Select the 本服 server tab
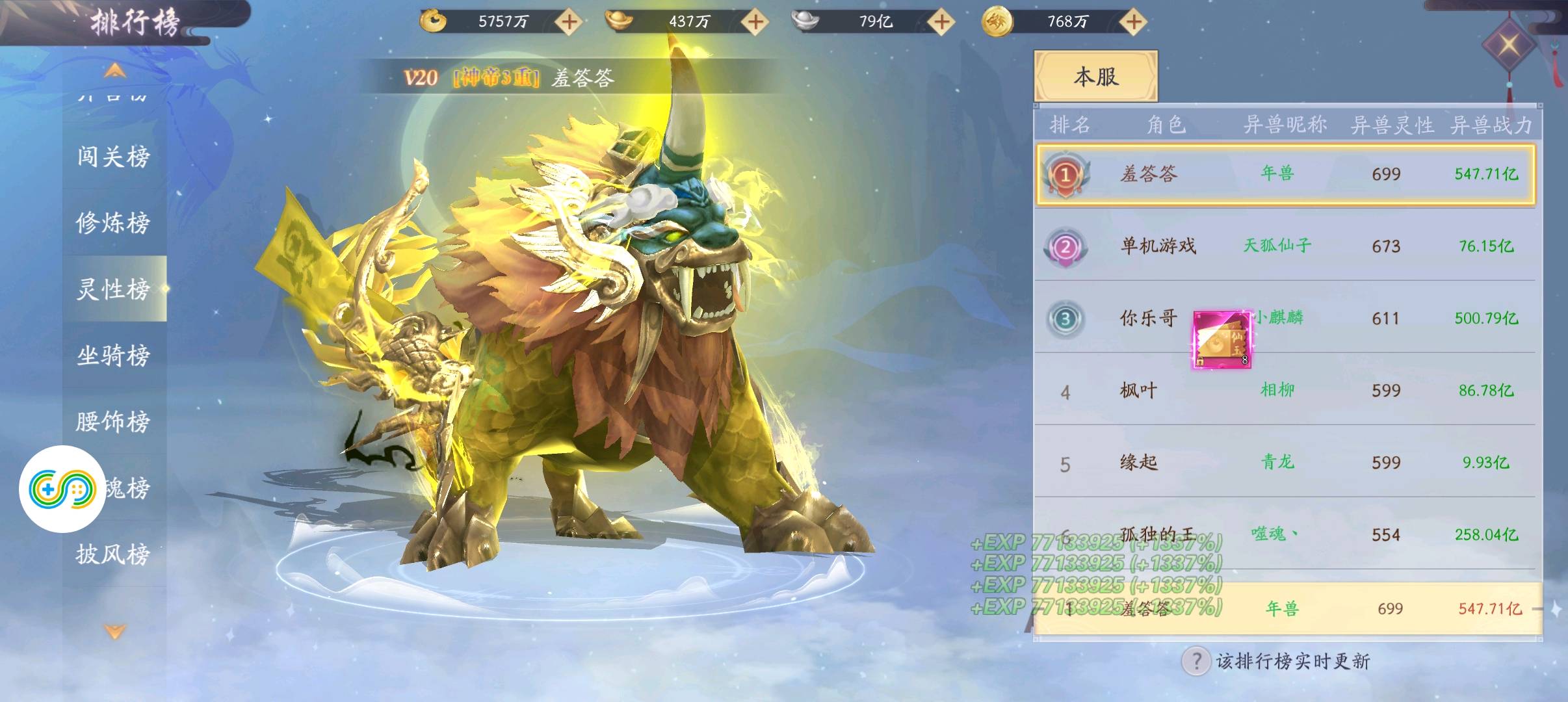Image resolution: width=1568 pixels, height=702 pixels. pyautogui.click(x=1095, y=77)
